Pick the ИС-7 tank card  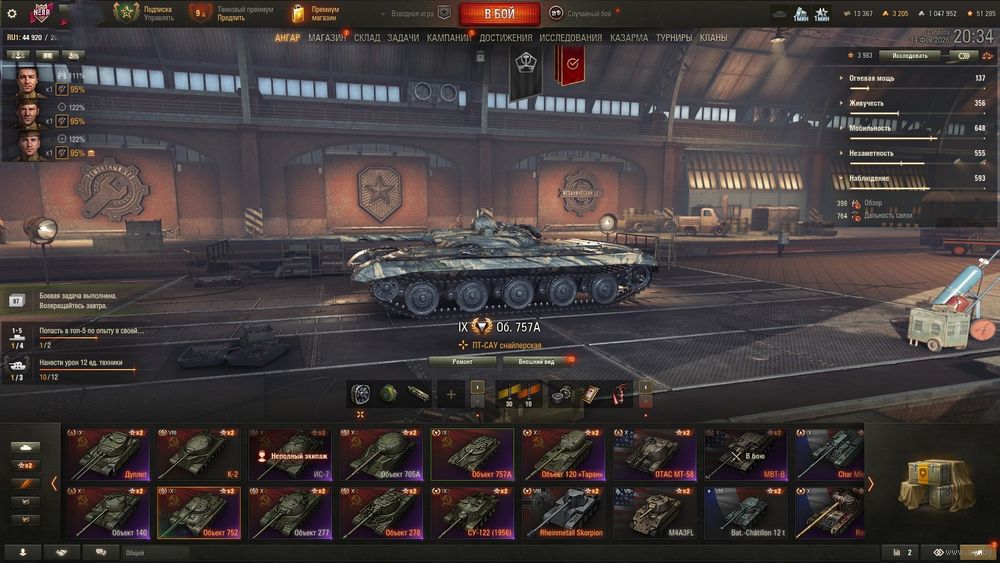point(290,455)
